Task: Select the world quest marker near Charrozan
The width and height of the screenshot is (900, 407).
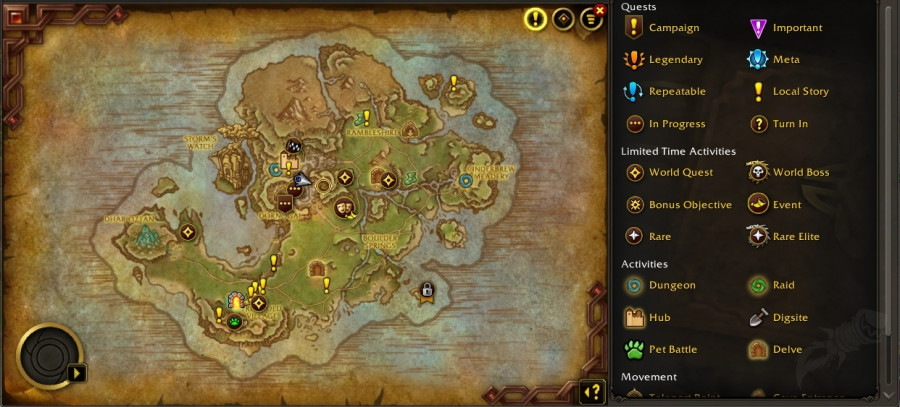Action: click(187, 232)
